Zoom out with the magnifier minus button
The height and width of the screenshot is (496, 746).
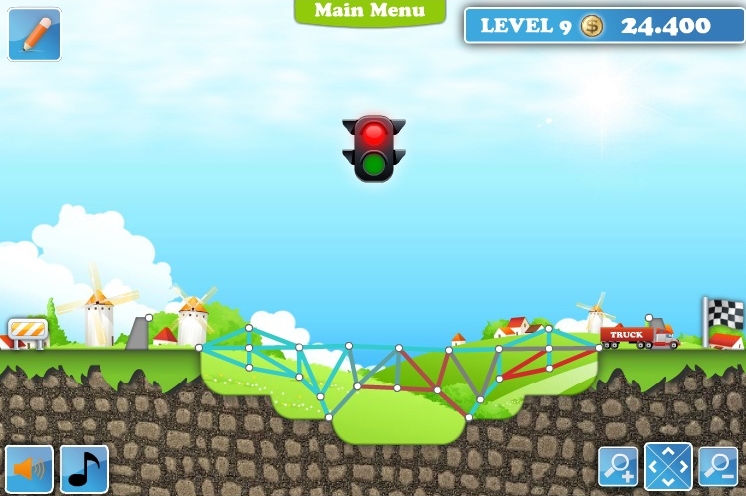pos(717,466)
